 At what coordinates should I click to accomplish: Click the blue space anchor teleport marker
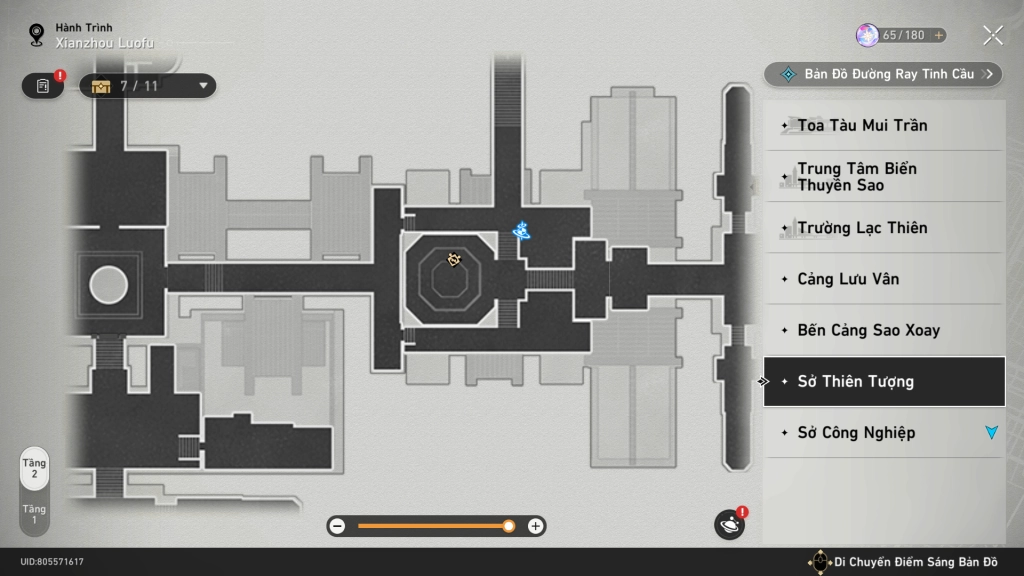tap(521, 230)
